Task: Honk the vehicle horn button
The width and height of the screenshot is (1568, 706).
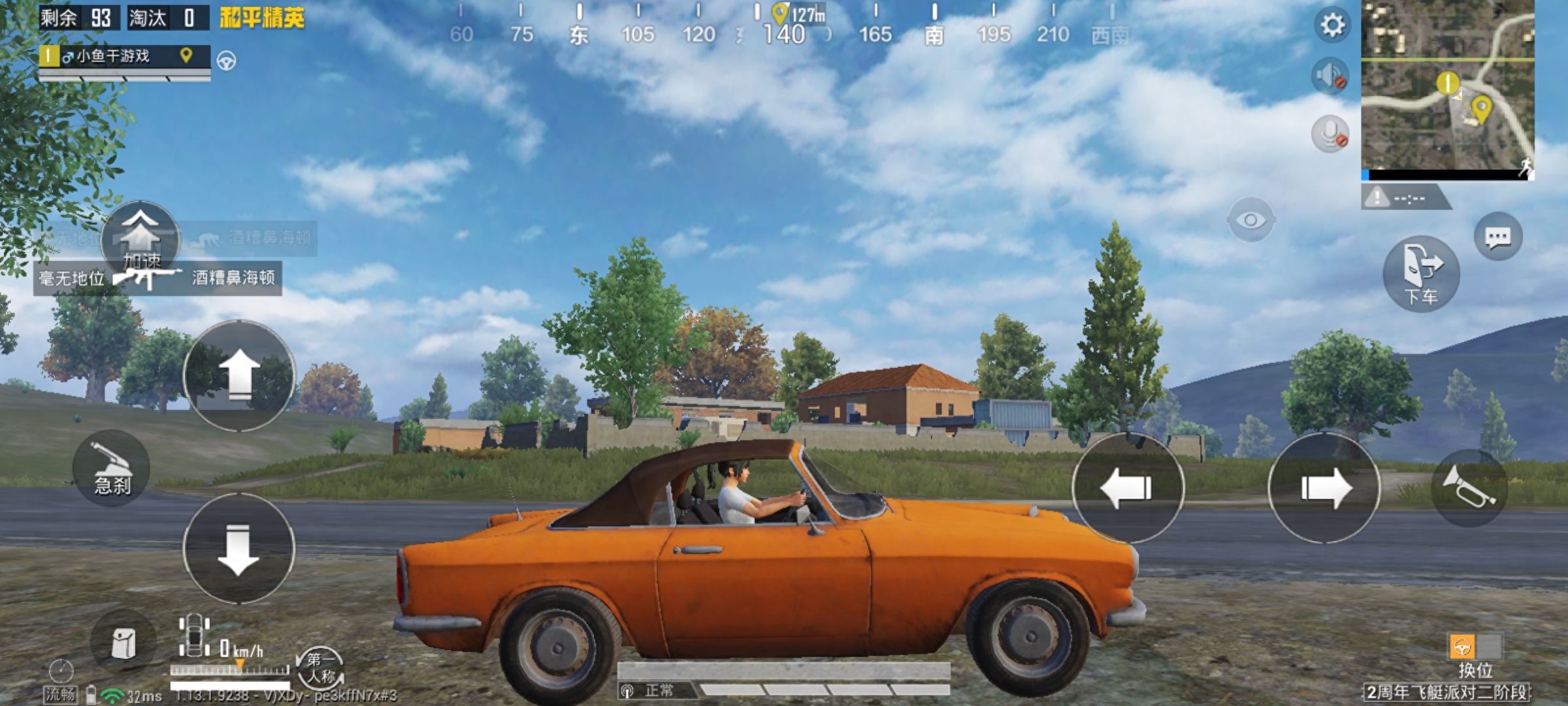Action: (1469, 488)
